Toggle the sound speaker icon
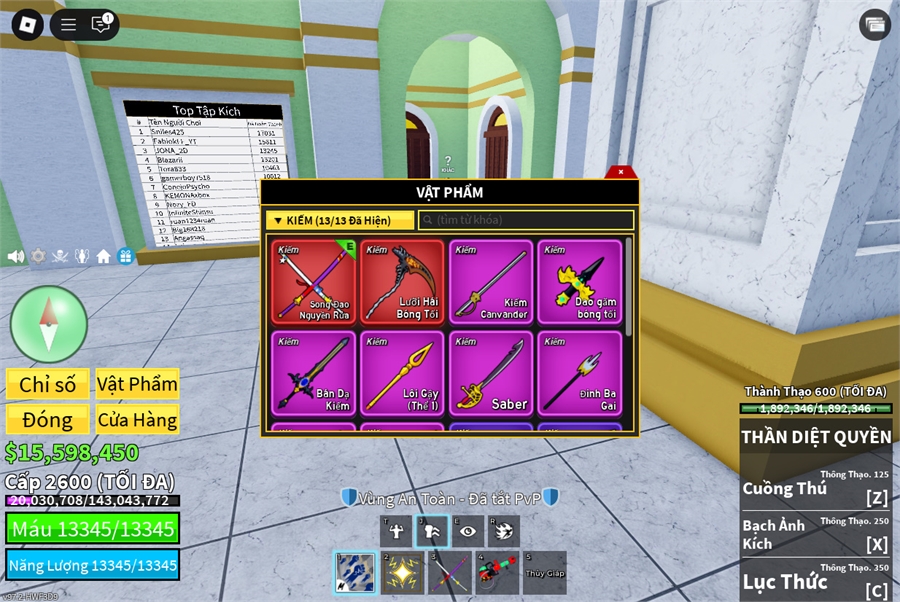900x602 pixels. [16, 256]
